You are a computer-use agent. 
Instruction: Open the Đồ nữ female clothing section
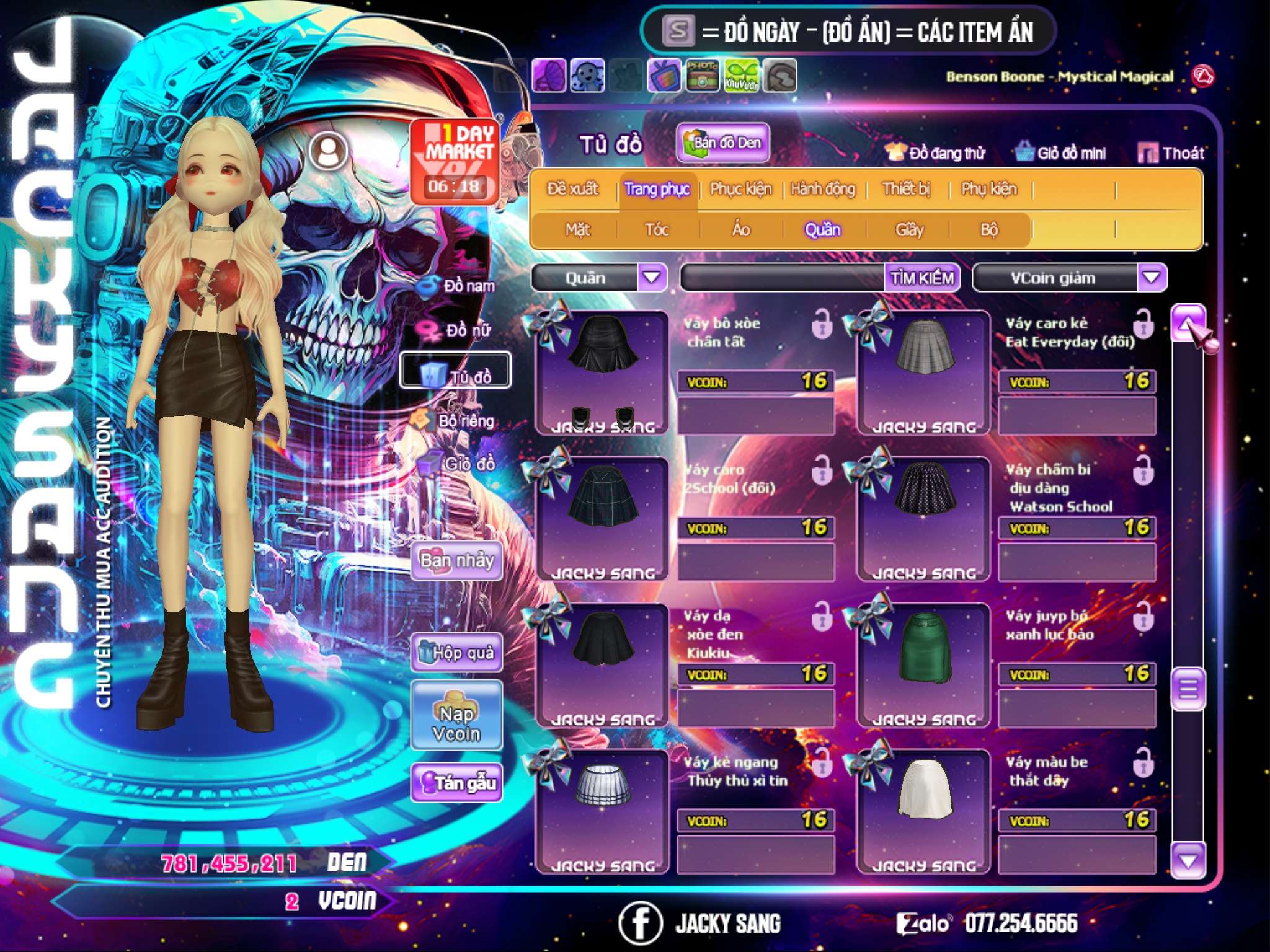point(458,330)
